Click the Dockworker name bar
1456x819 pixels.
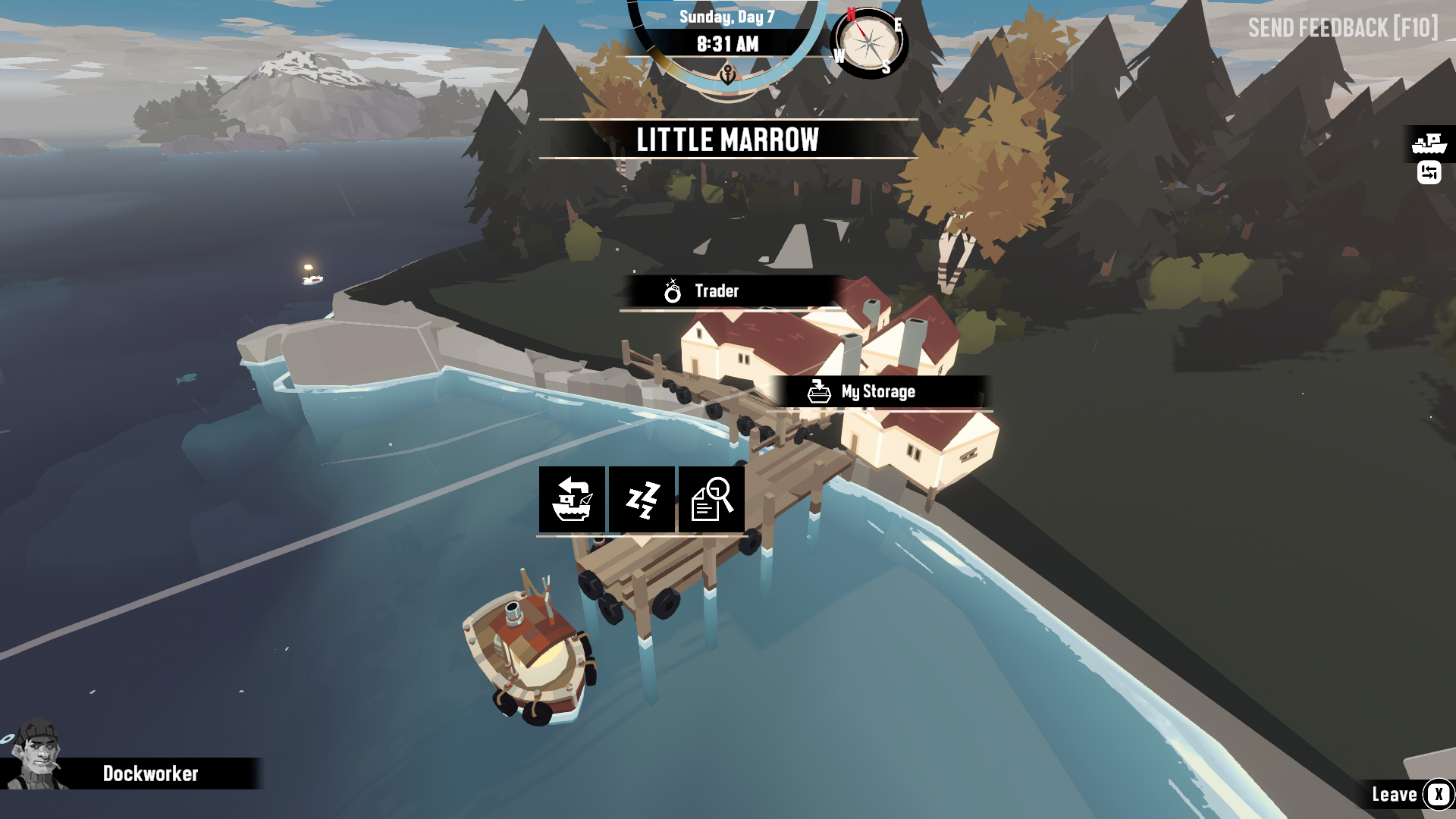150,774
